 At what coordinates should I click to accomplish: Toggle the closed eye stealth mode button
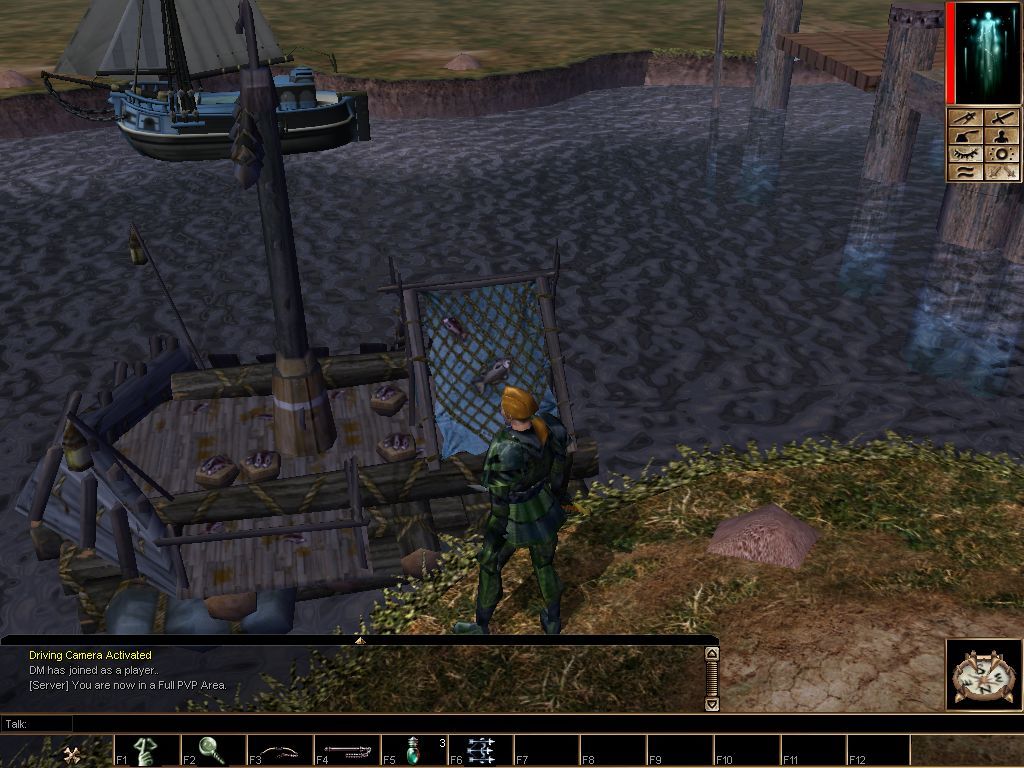coord(966,154)
